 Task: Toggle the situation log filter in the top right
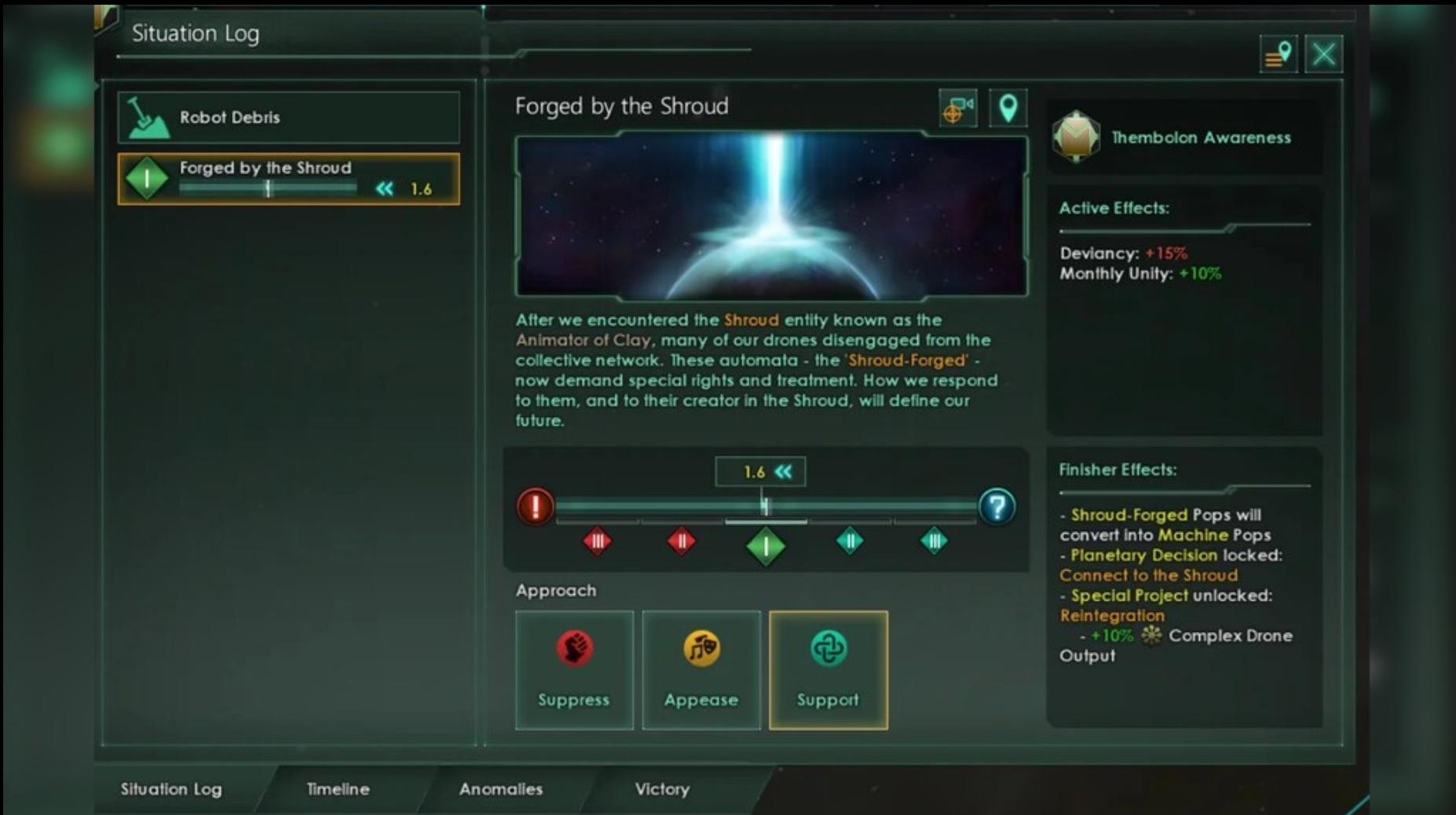point(1277,53)
